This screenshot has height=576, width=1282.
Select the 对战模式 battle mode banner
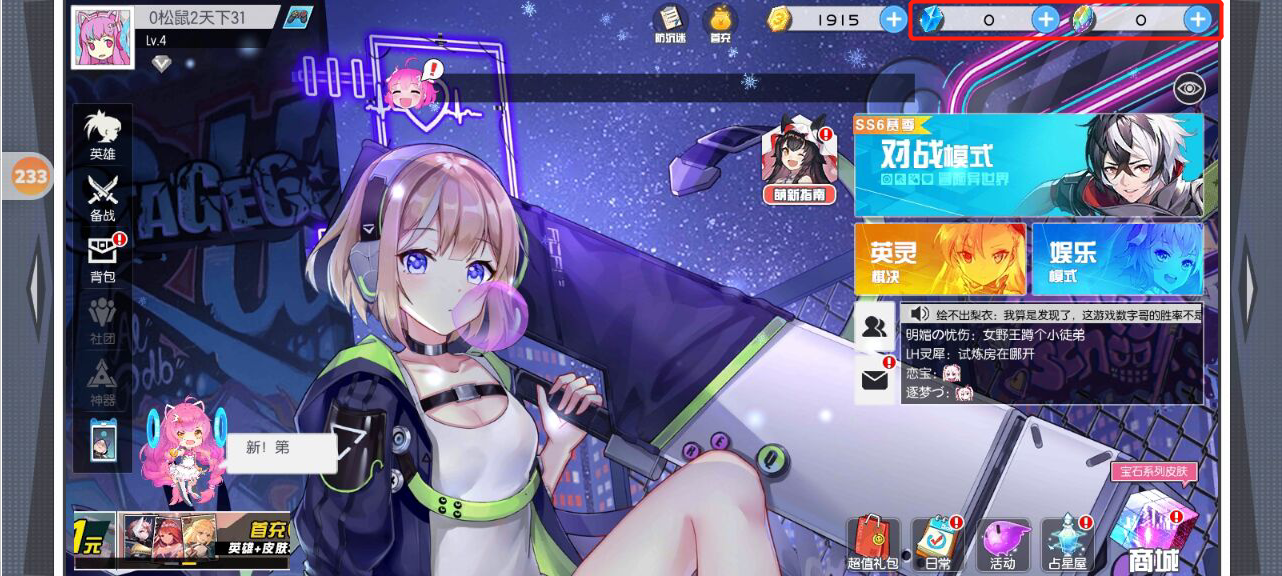[x=1028, y=163]
